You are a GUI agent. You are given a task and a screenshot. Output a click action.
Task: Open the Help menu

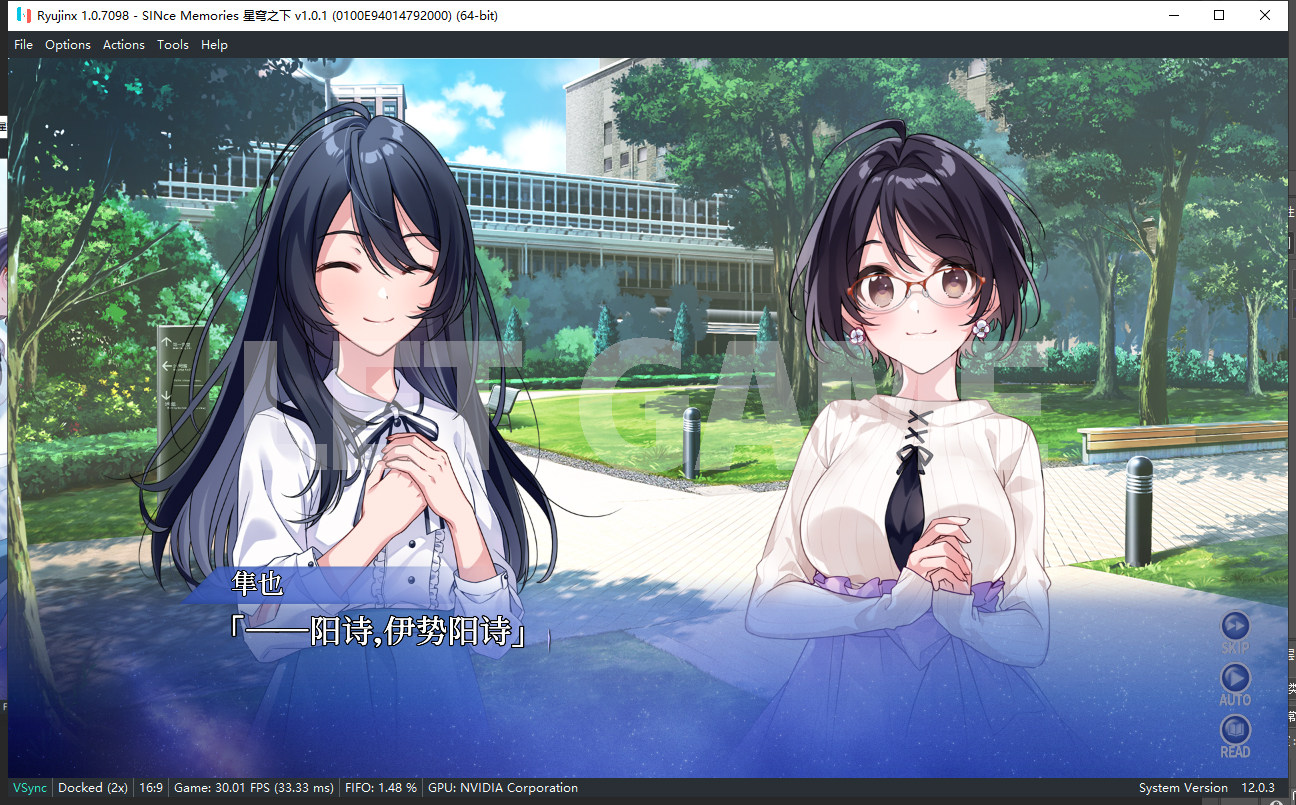pyautogui.click(x=214, y=44)
